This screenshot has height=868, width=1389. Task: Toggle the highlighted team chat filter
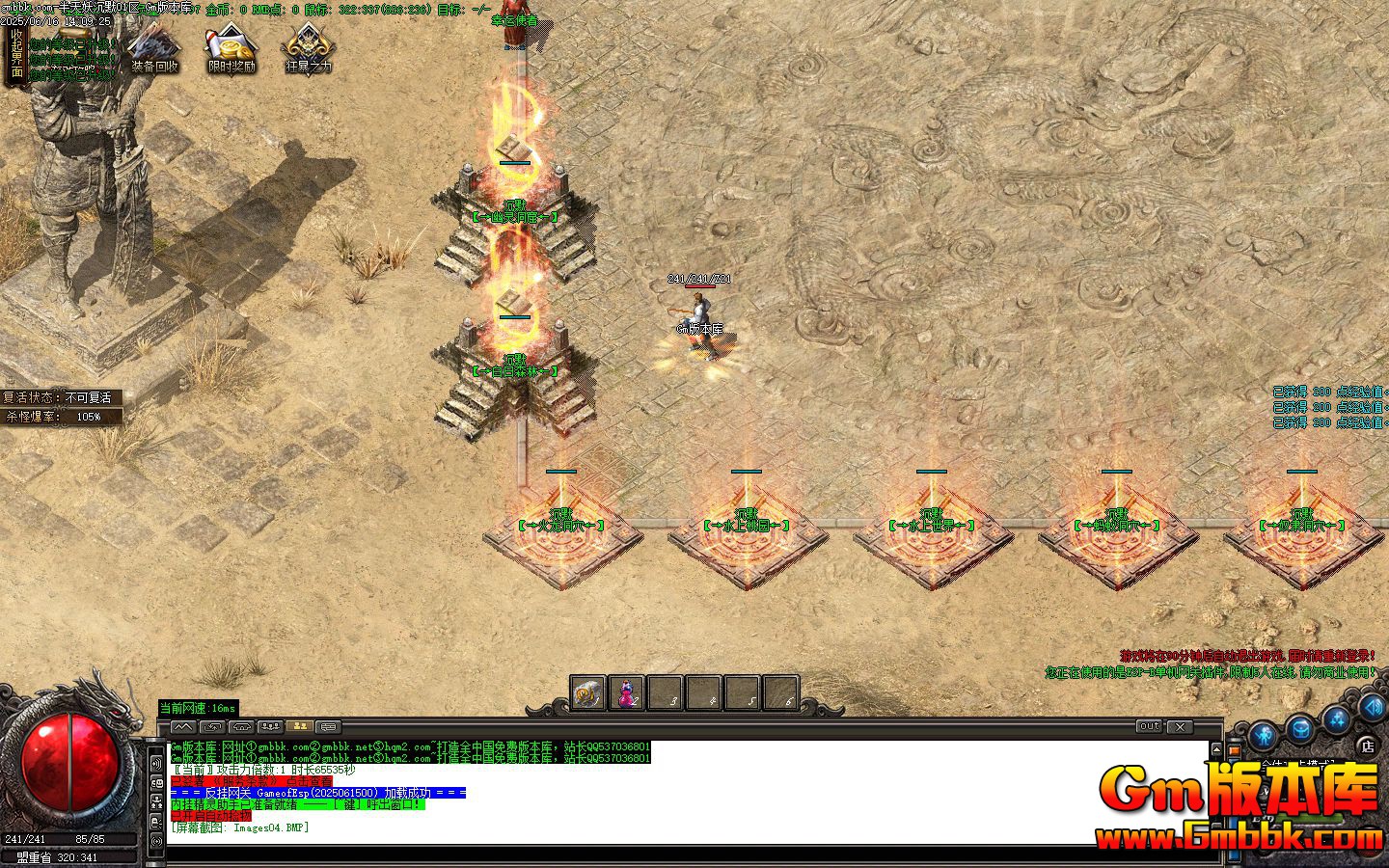pos(300,726)
